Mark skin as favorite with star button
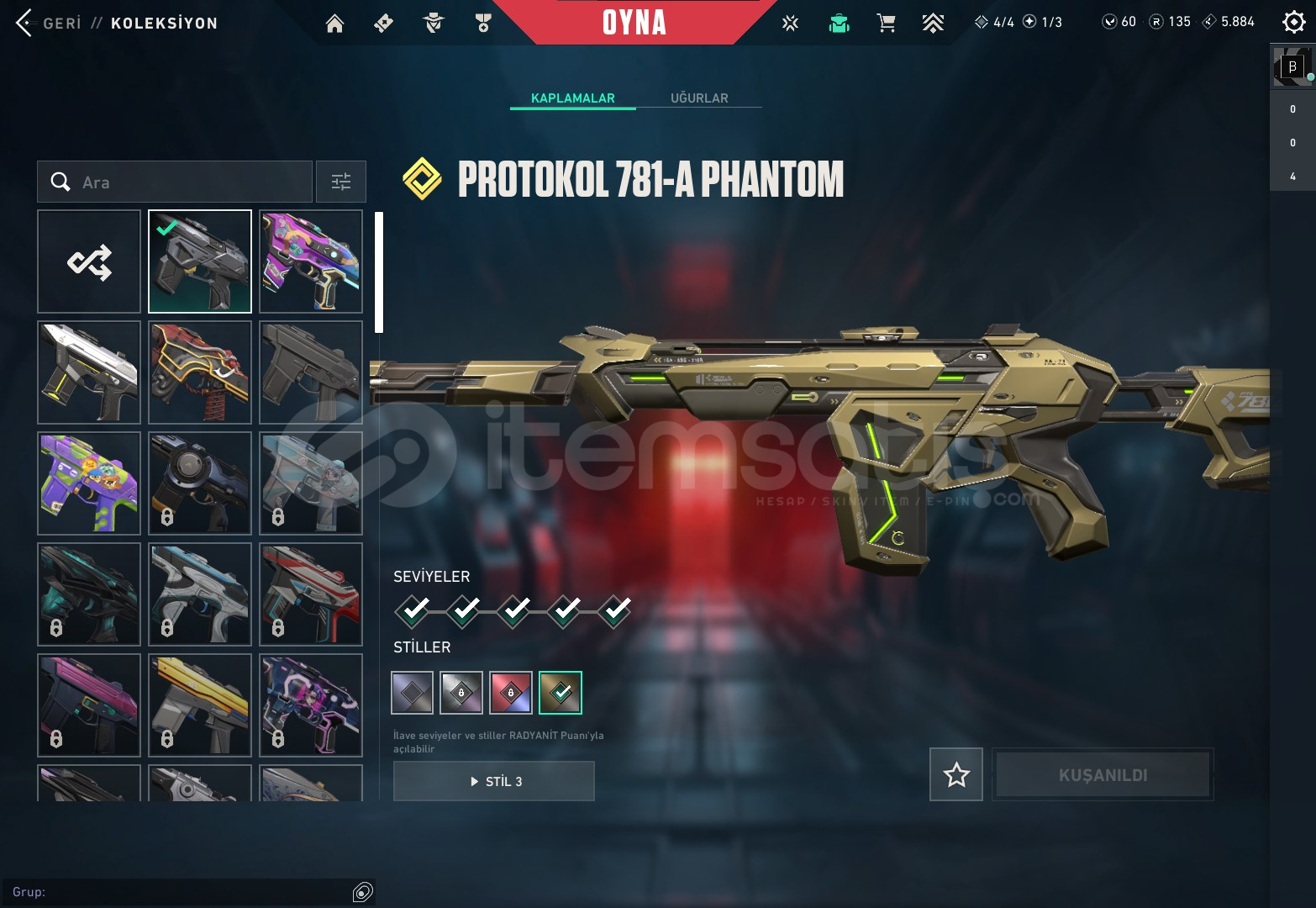Viewport: 1316px width, 908px height. pyautogui.click(x=956, y=774)
